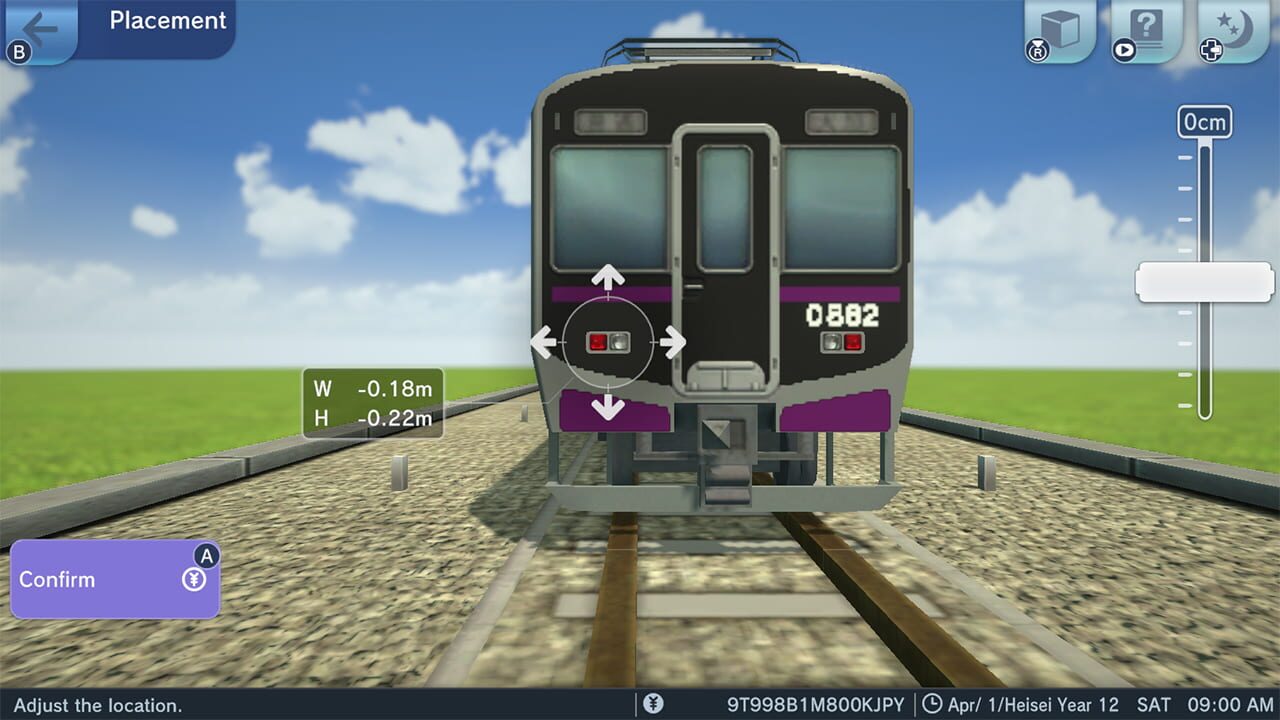Click the R button badge under the cube

1037,49
